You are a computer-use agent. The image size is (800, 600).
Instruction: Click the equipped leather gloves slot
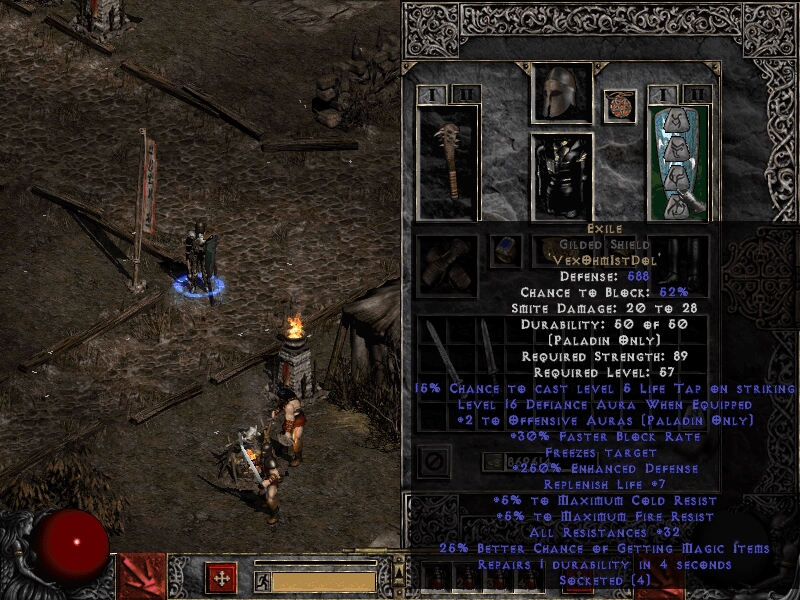pyautogui.click(x=447, y=265)
